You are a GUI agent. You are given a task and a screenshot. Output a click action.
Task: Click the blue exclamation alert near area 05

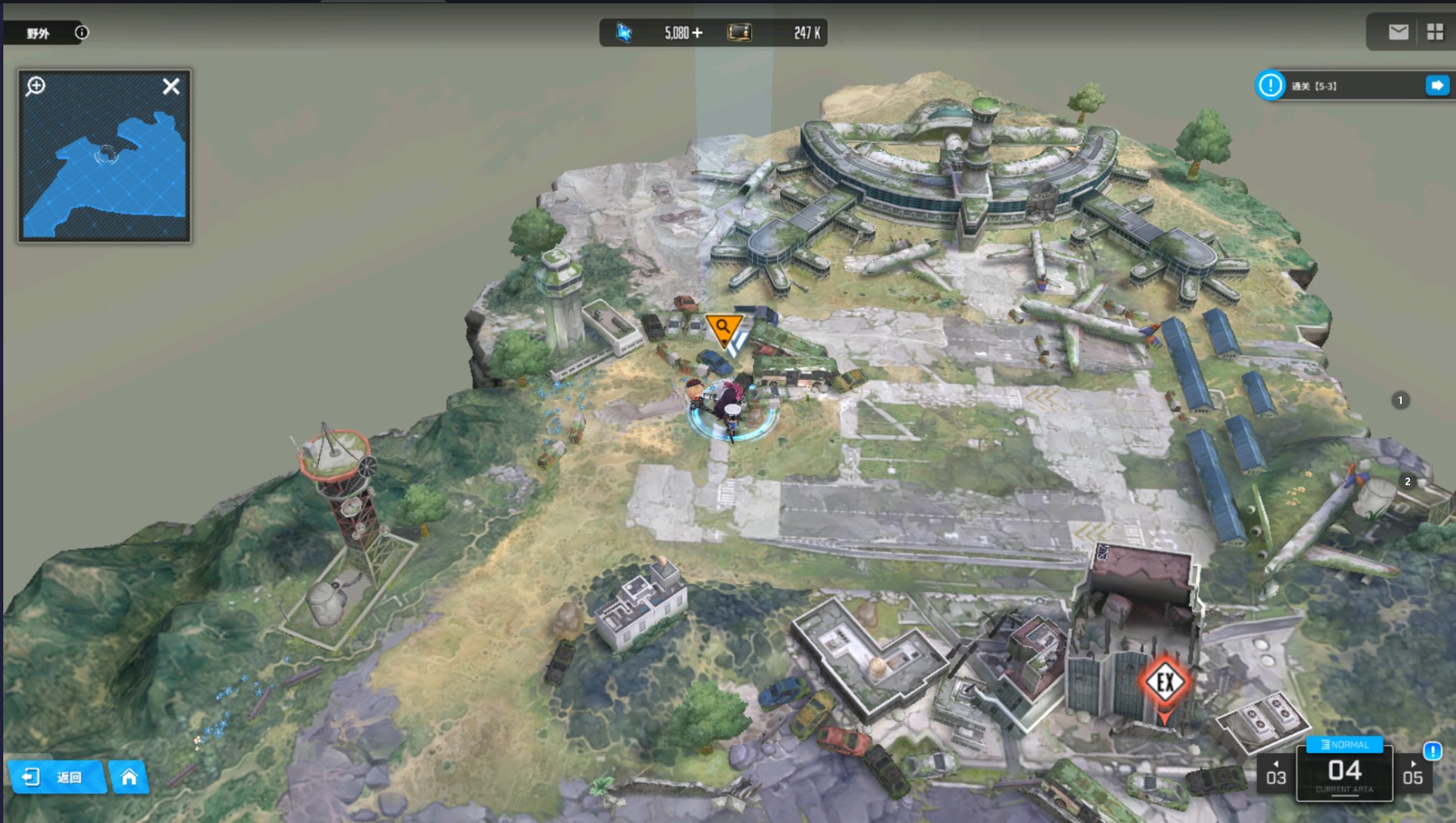pos(1432,751)
